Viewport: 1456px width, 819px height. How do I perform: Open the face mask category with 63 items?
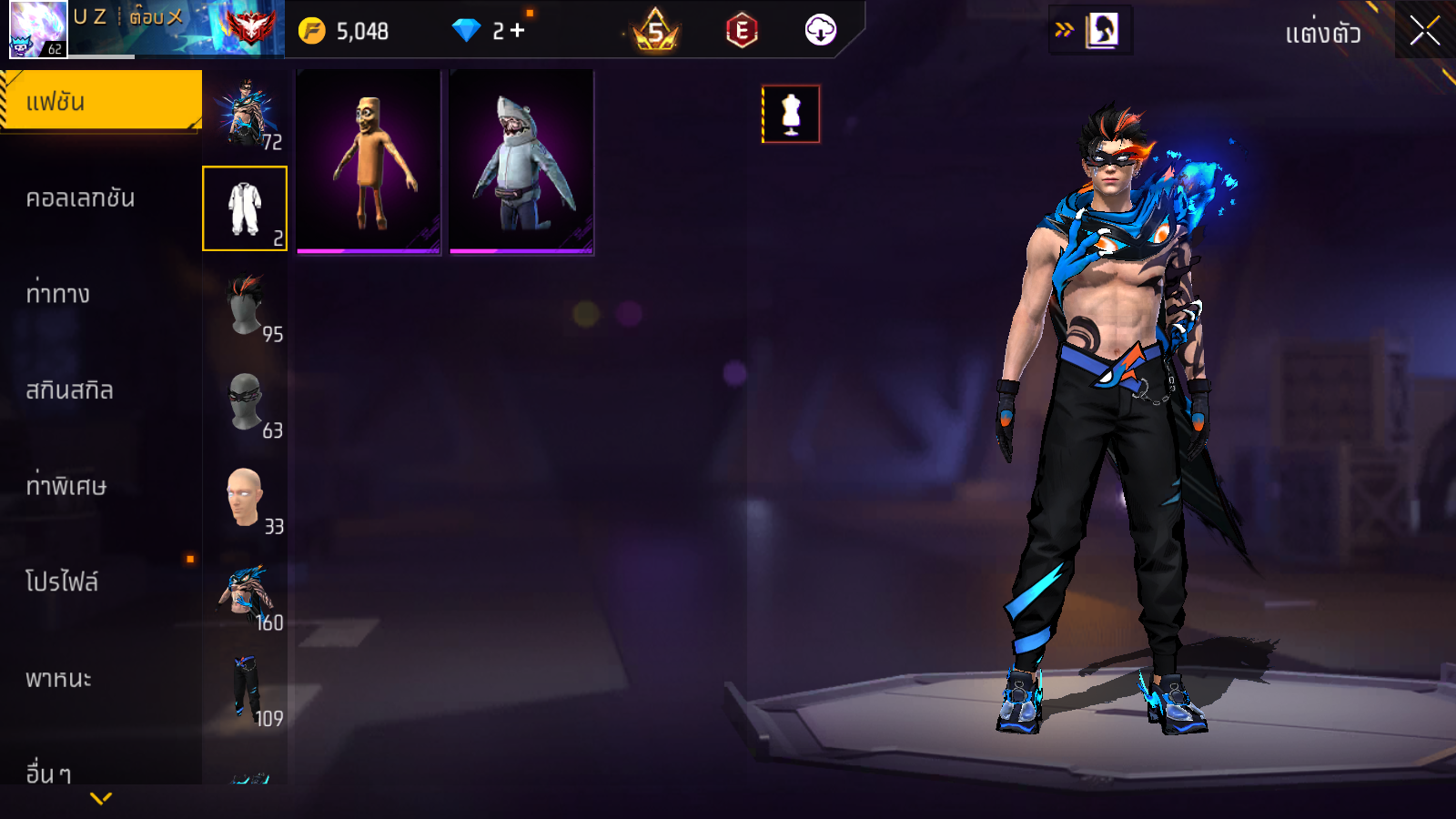(x=245, y=402)
